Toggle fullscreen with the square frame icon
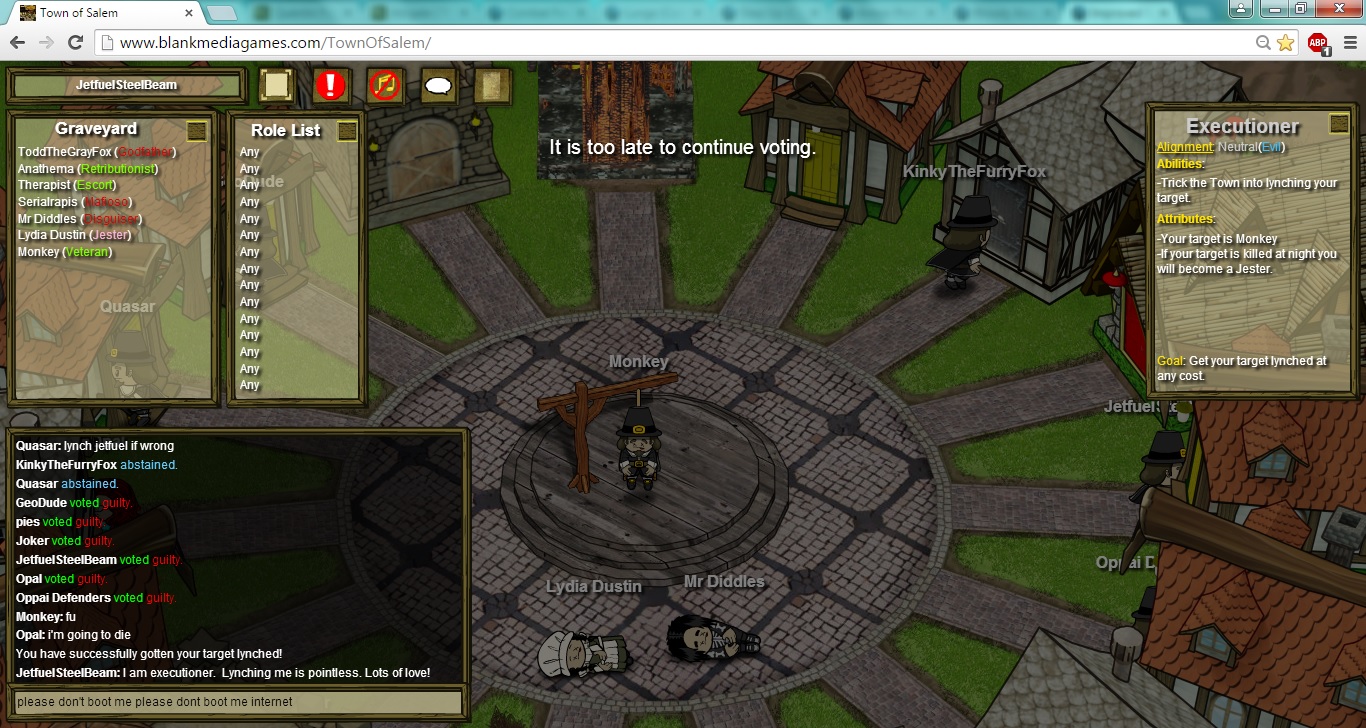The height and width of the screenshot is (728, 1366). click(277, 85)
